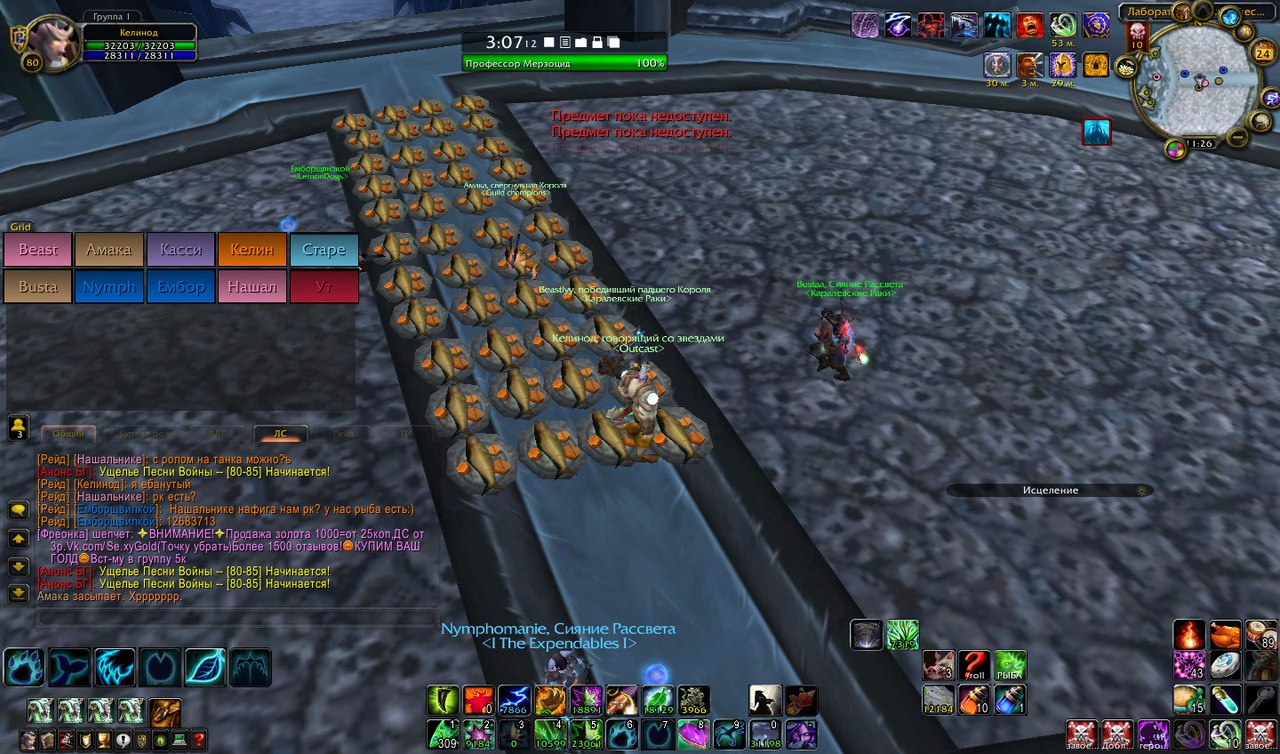Activate the bear paw shapeshift form
The height and width of the screenshot is (754, 1280).
point(22,667)
